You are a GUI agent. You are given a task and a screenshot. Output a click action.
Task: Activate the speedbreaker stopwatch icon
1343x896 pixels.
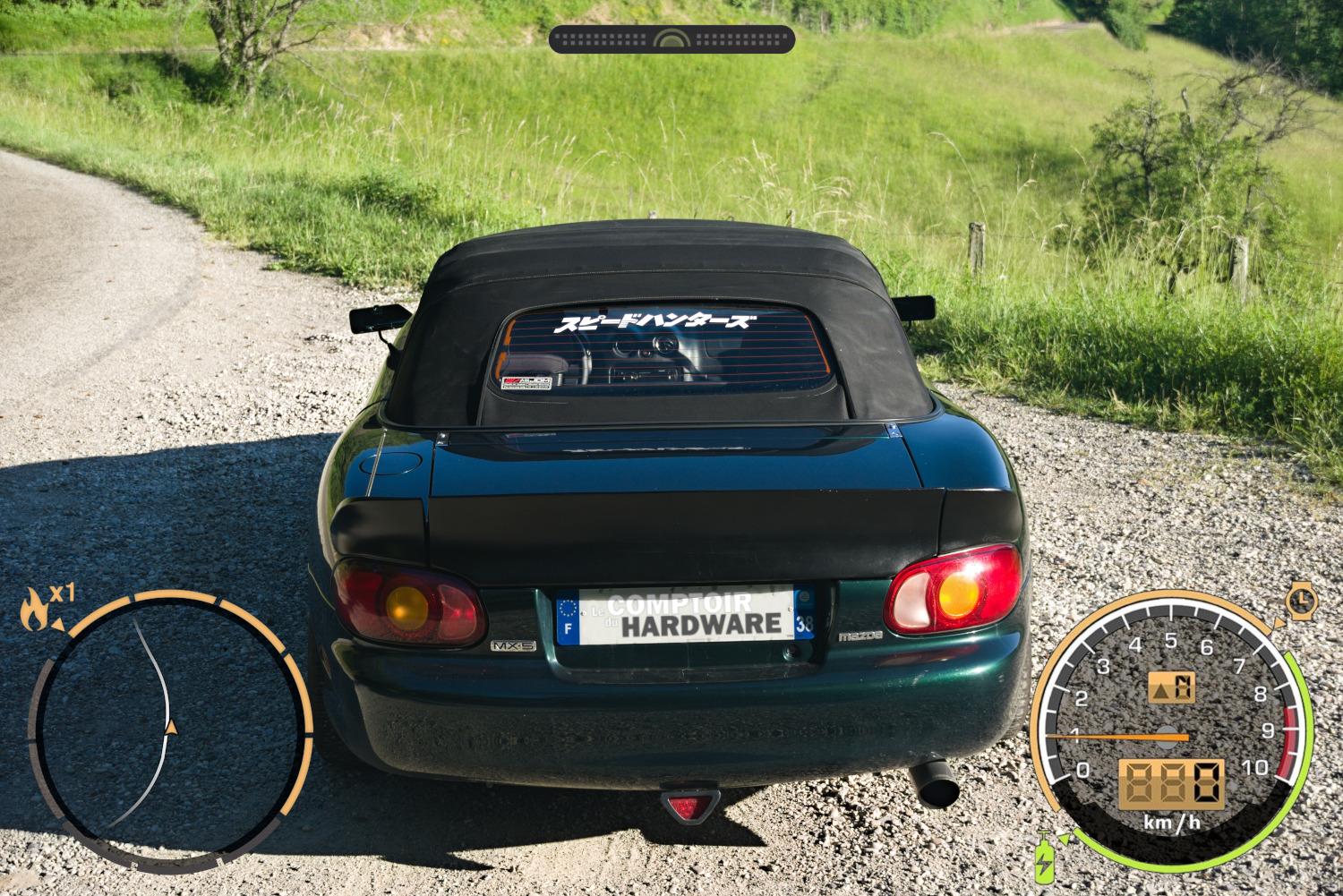coord(1300,597)
